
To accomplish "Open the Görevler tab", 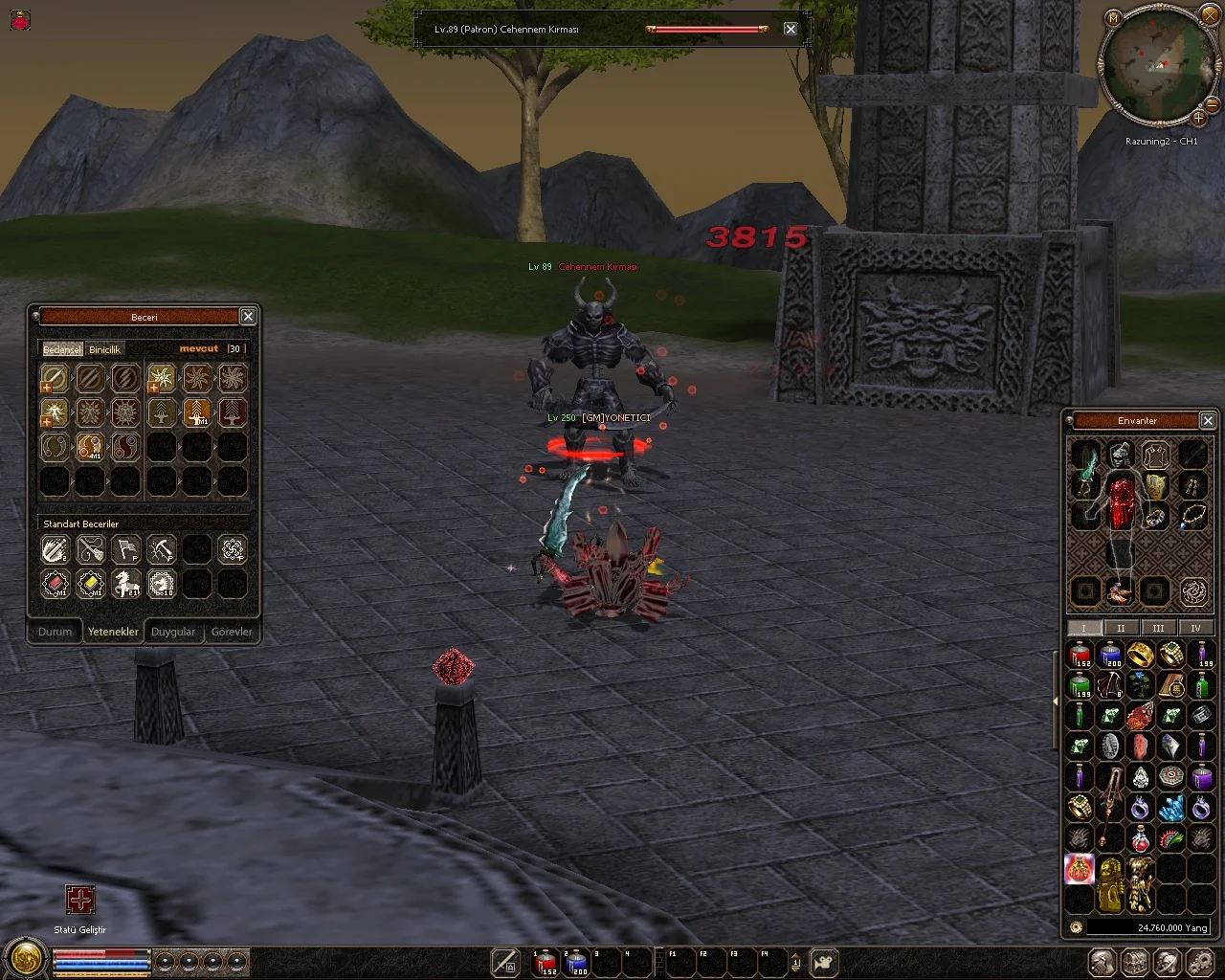I will point(232,632).
